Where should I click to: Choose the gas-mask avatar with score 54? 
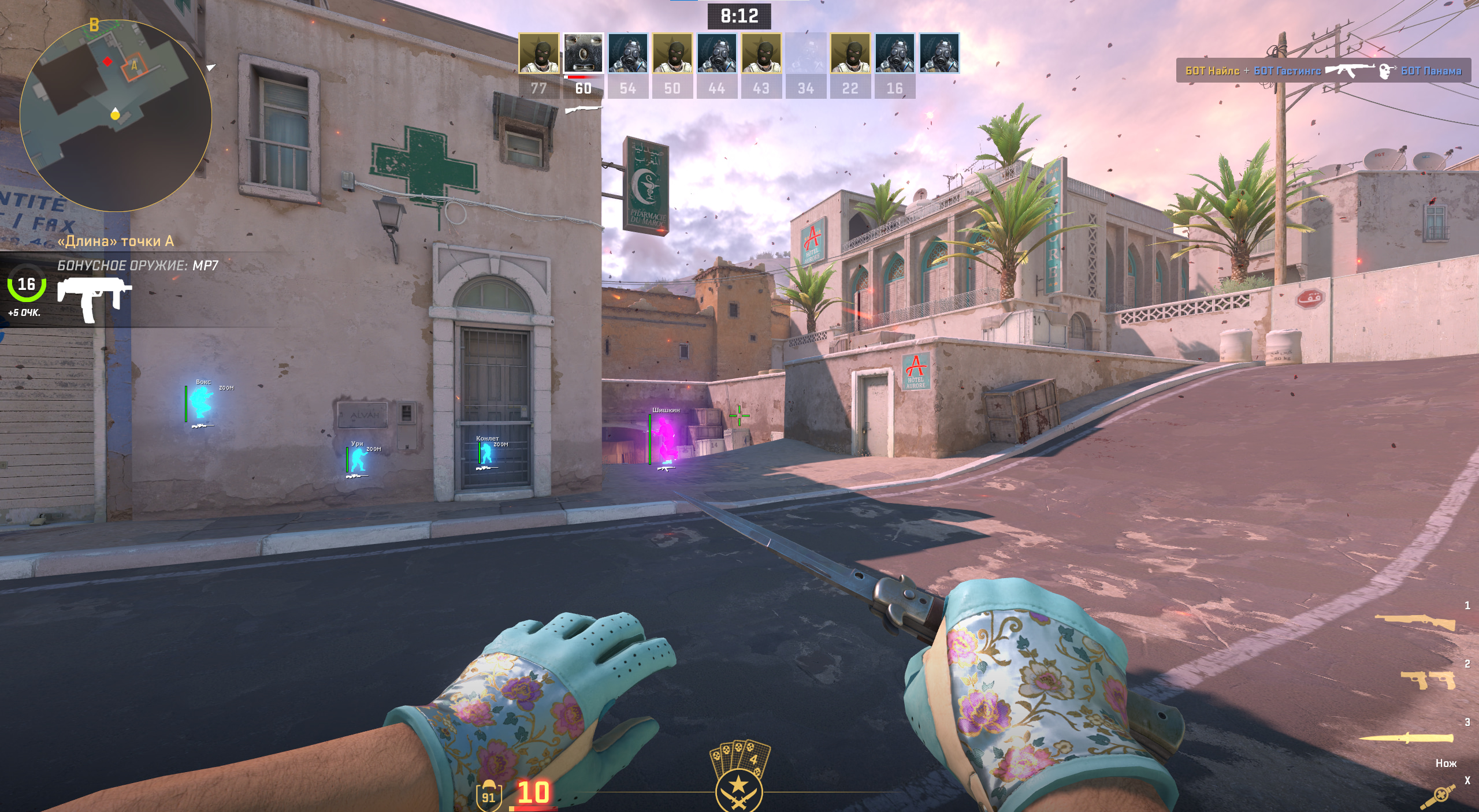(x=627, y=54)
